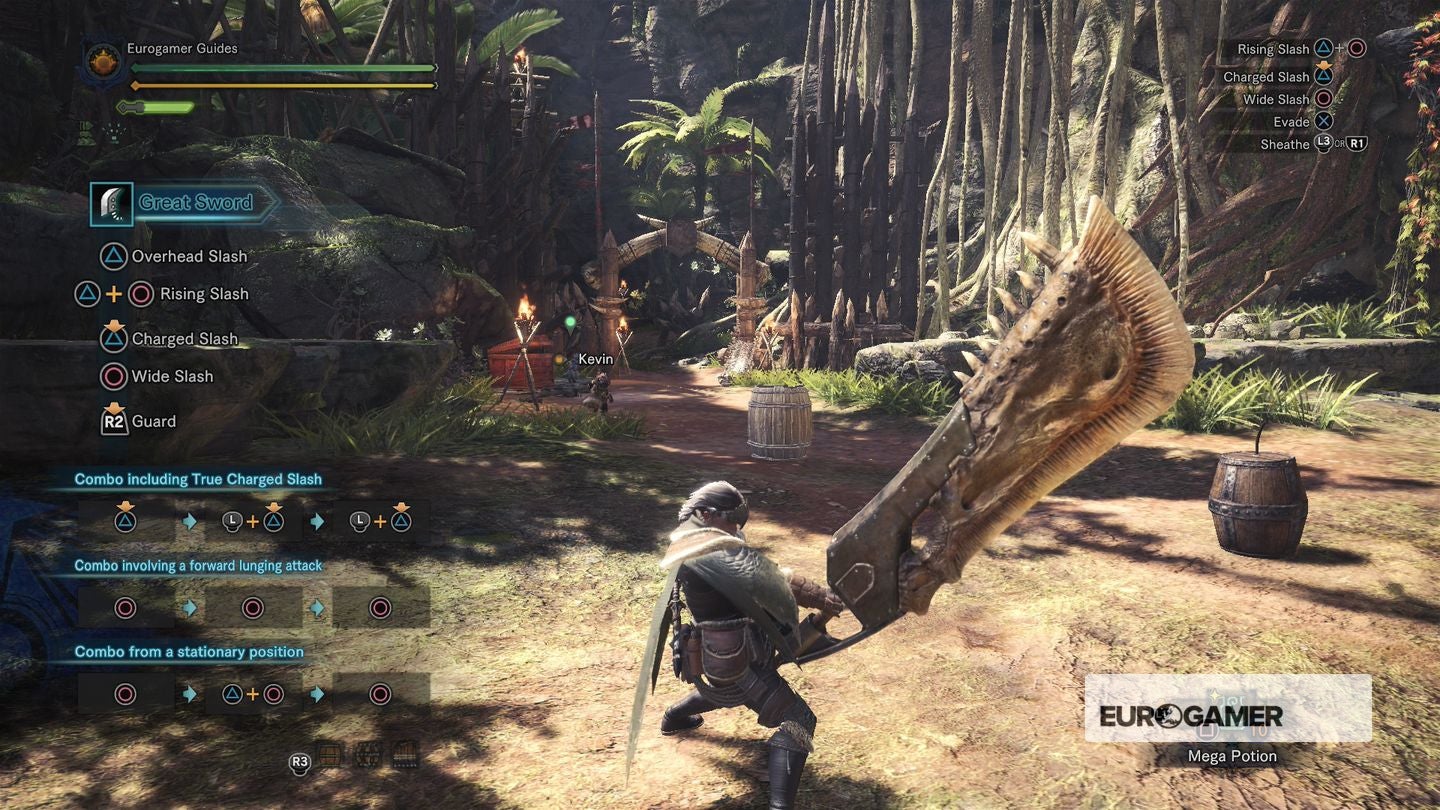Expand the Combo including True Charged Slash row
1440x810 pixels.
point(197,479)
